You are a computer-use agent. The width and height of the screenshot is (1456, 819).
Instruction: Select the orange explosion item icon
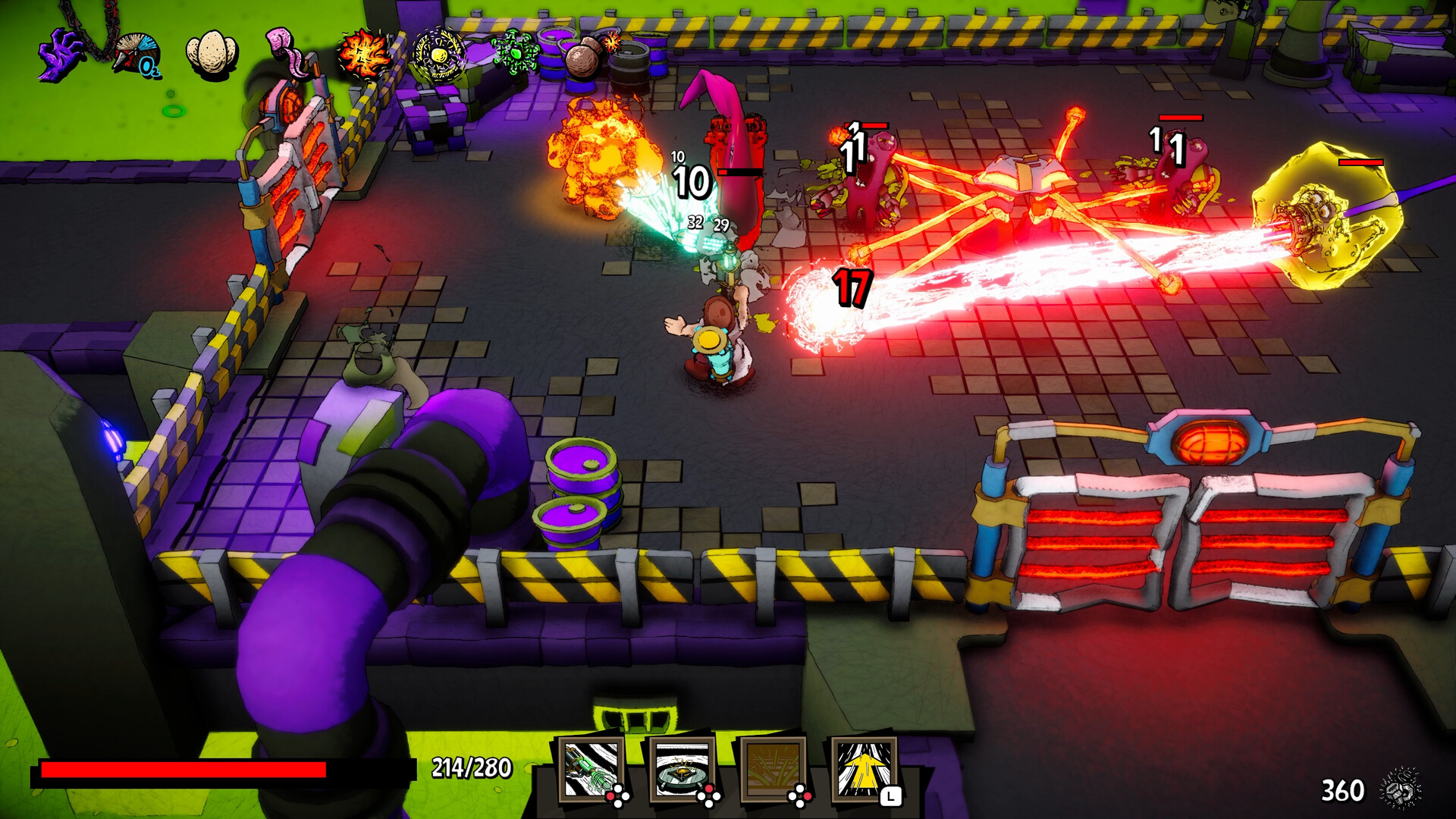(x=365, y=55)
